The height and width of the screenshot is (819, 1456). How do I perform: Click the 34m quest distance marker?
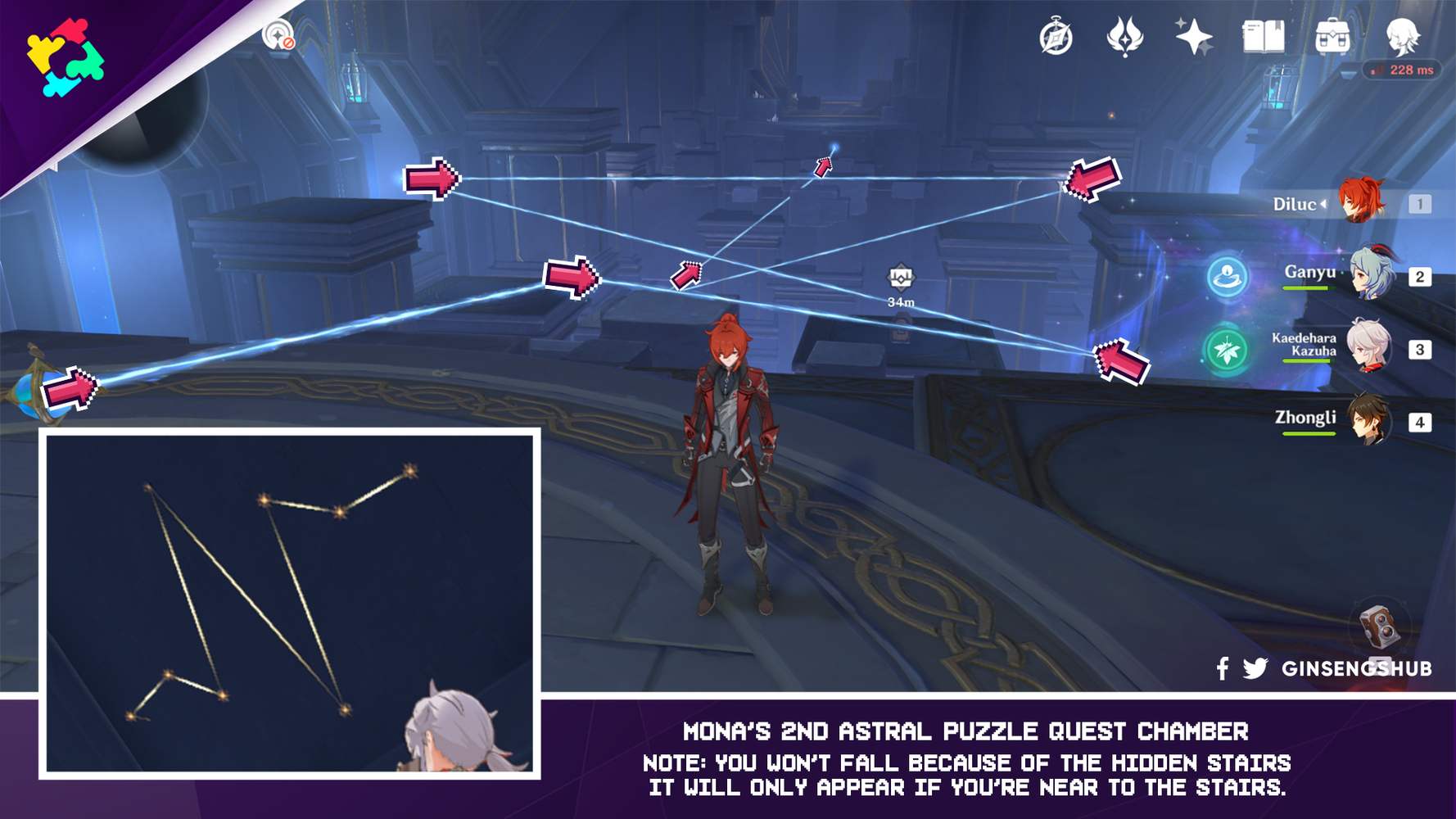(x=901, y=287)
